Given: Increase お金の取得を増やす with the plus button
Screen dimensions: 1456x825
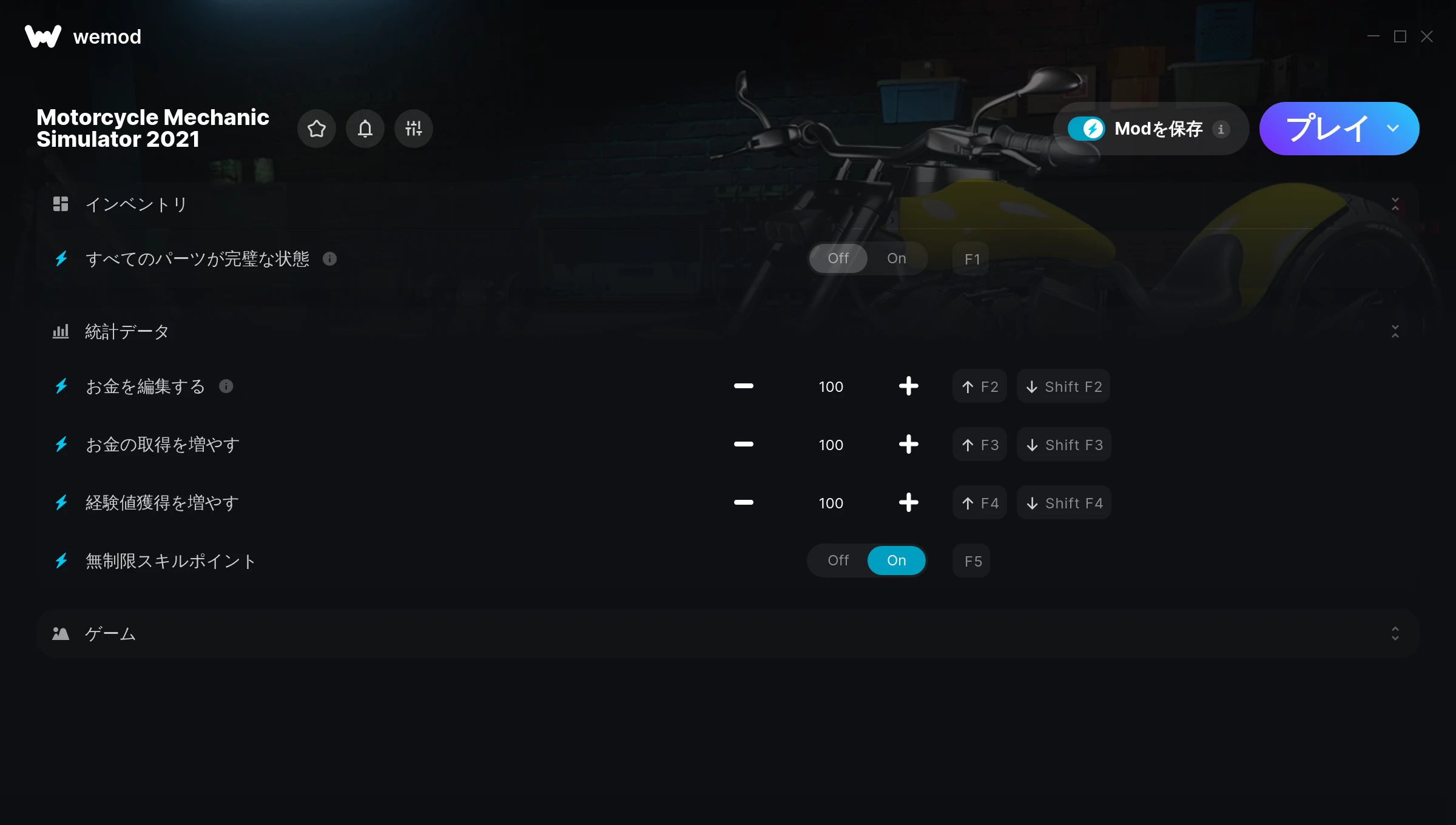Looking at the screenshot, I should point(908,445).
